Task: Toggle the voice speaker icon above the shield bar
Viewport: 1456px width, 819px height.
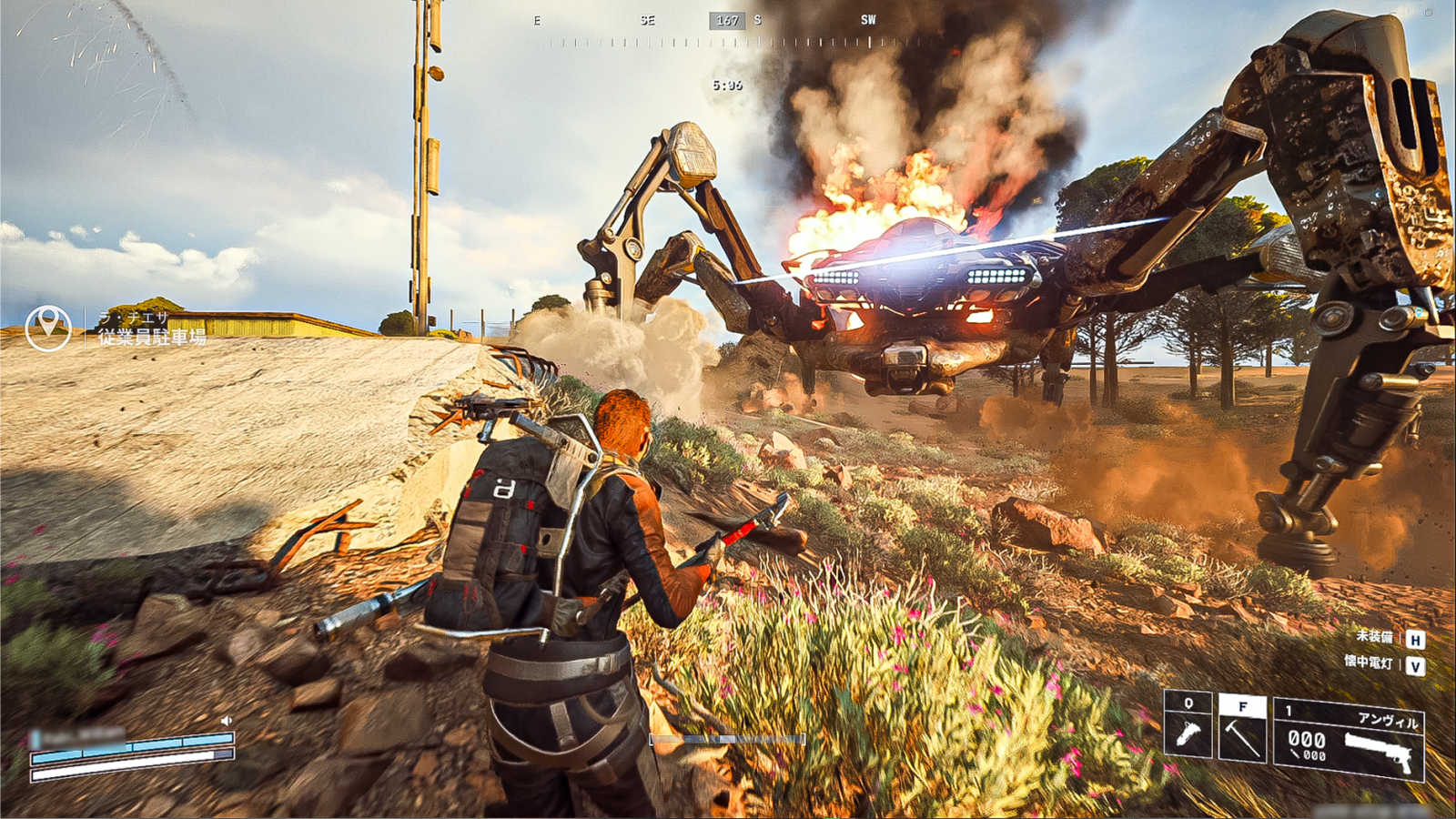Action: click(x=227, y=721)
